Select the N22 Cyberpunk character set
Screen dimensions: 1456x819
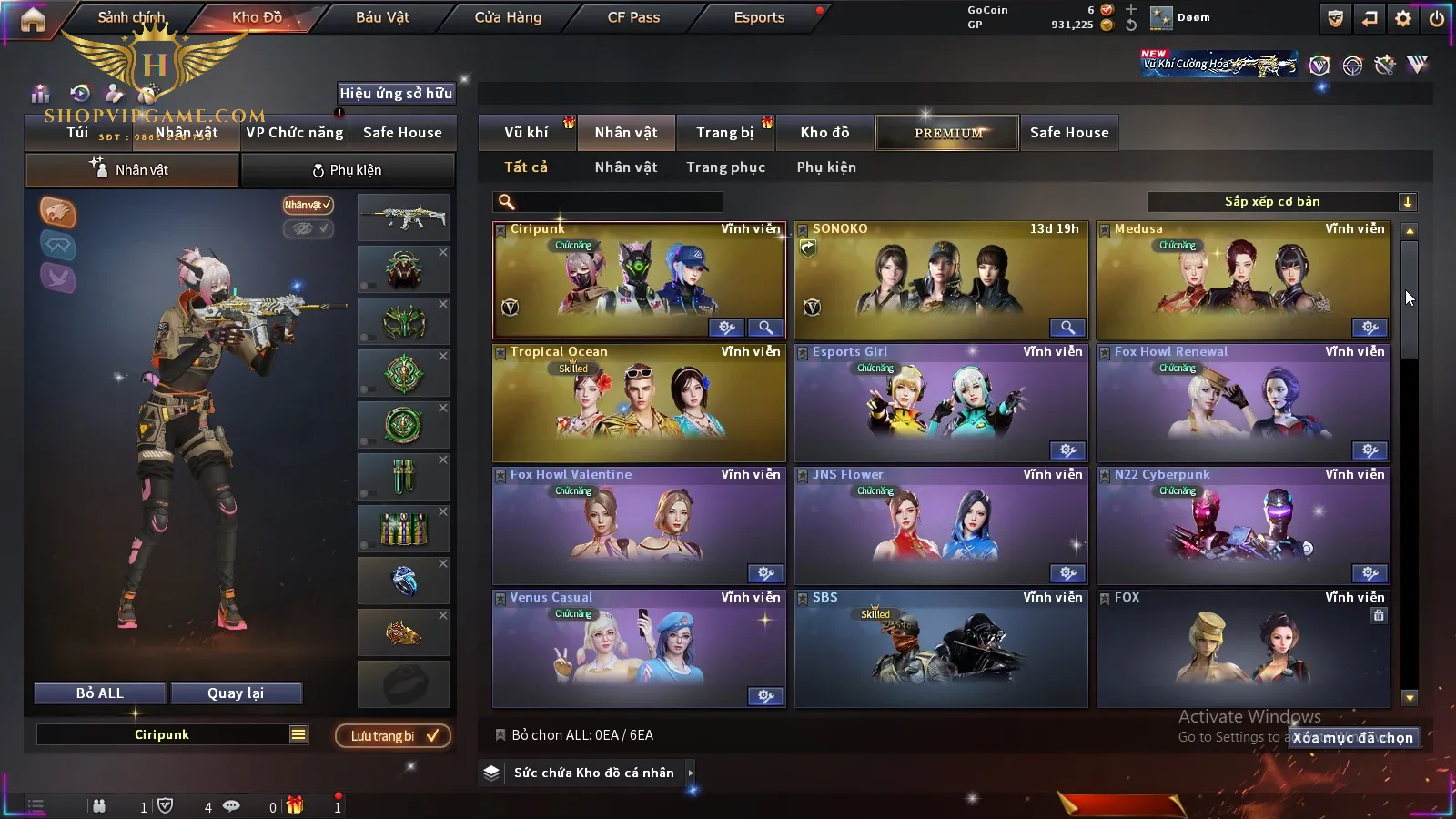1243,526
